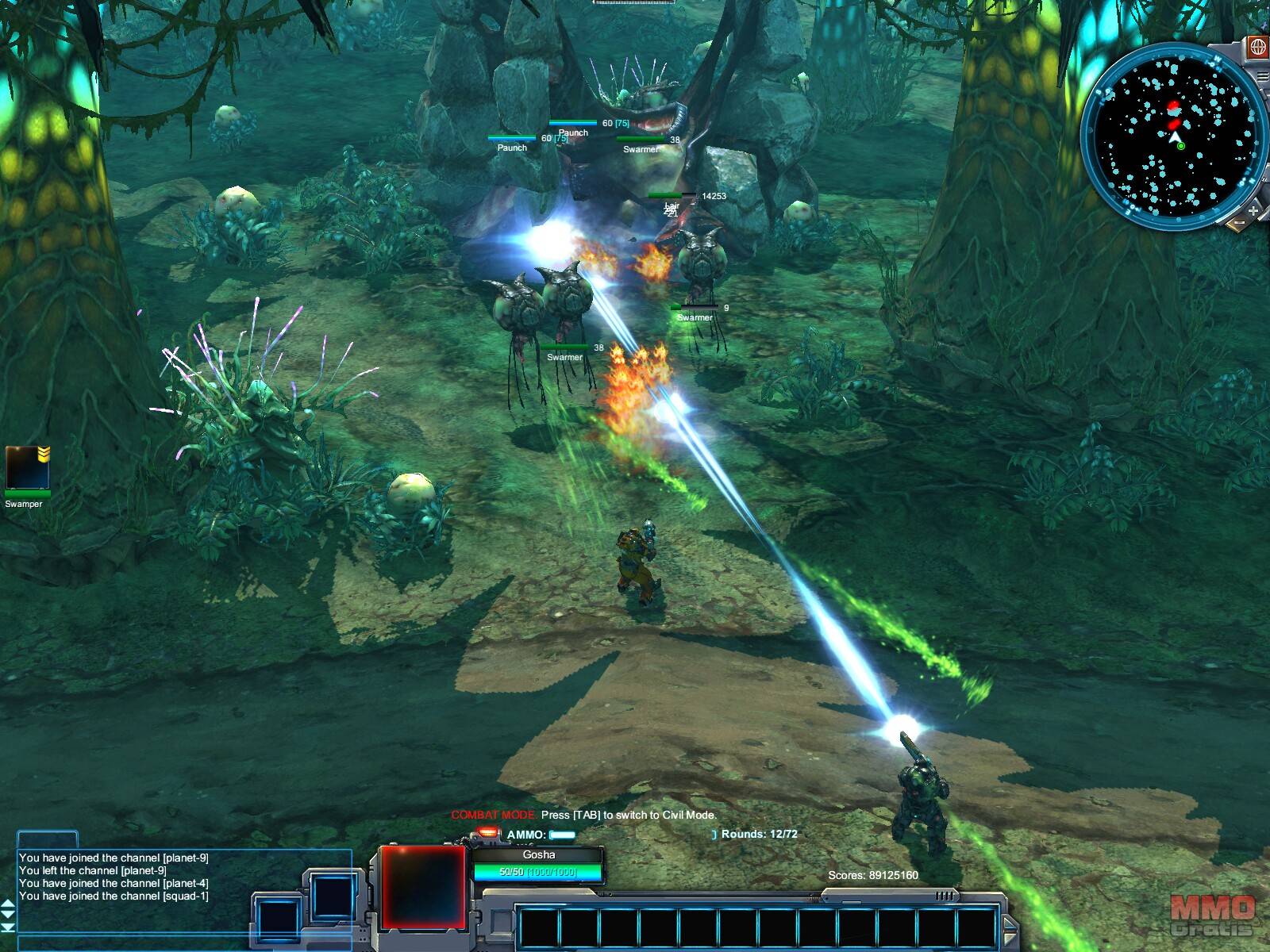Viewport: 1270px width, 952px height.
Task: Select the chat channel tab
Action: click(48, 839)
